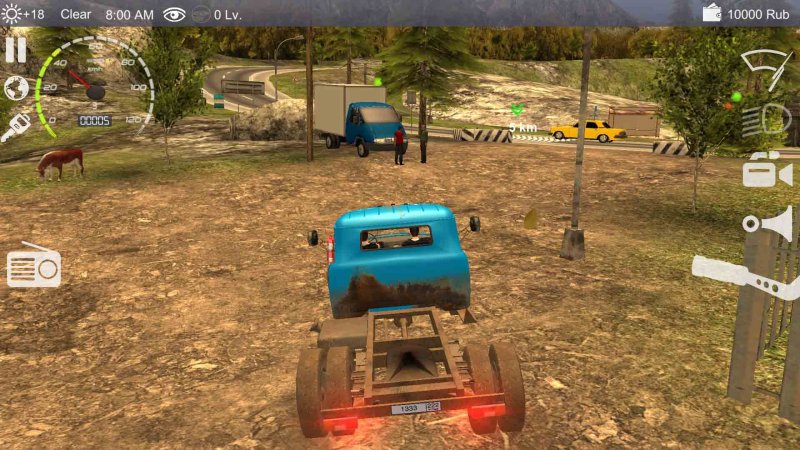Pause the game
Screen dimensions: 800x450
(16, 49)
